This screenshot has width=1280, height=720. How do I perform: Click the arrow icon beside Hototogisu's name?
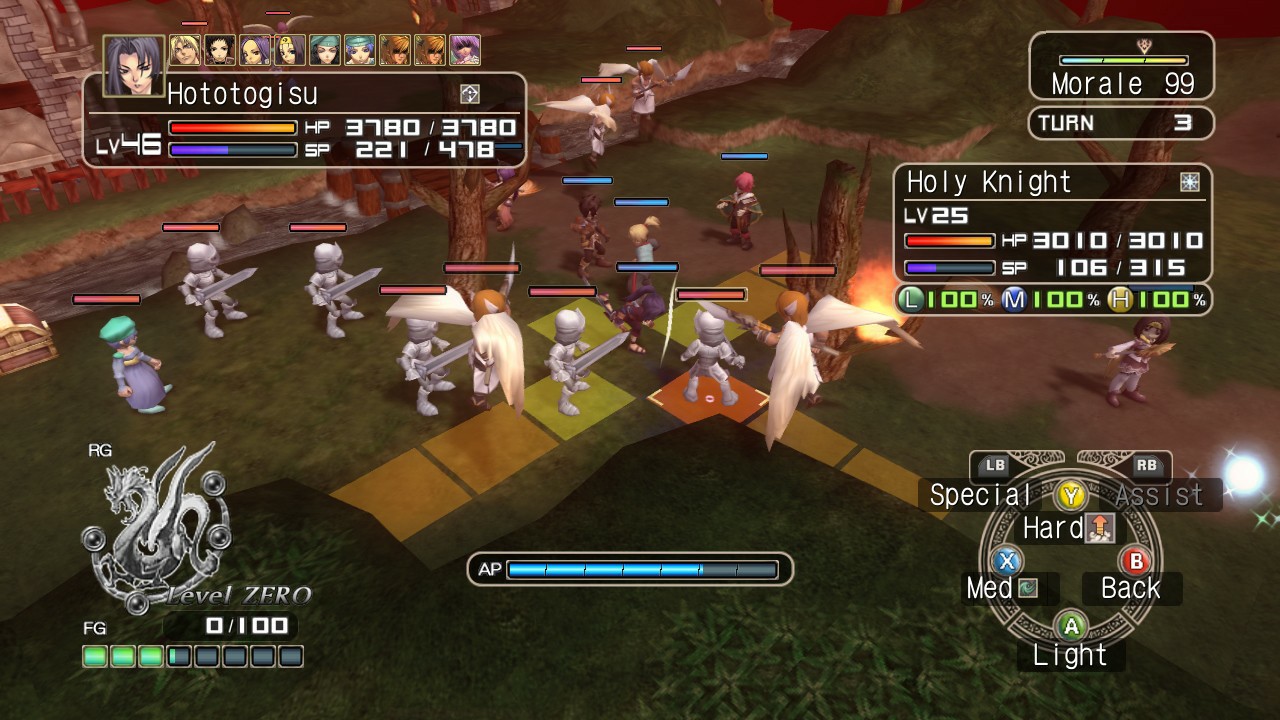[x=471, y=93]
